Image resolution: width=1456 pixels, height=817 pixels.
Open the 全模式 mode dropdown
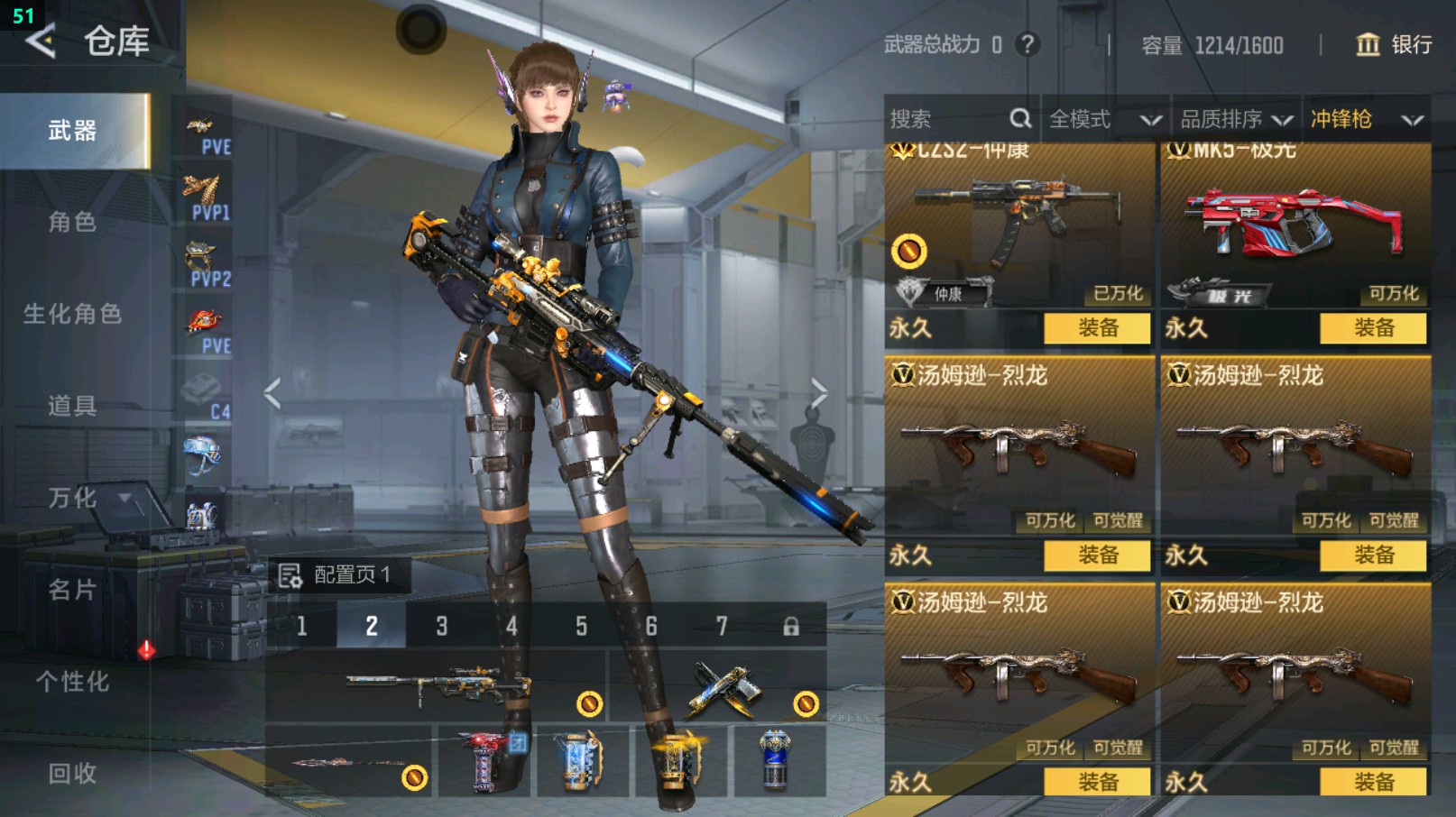[x=1104, y=119]
